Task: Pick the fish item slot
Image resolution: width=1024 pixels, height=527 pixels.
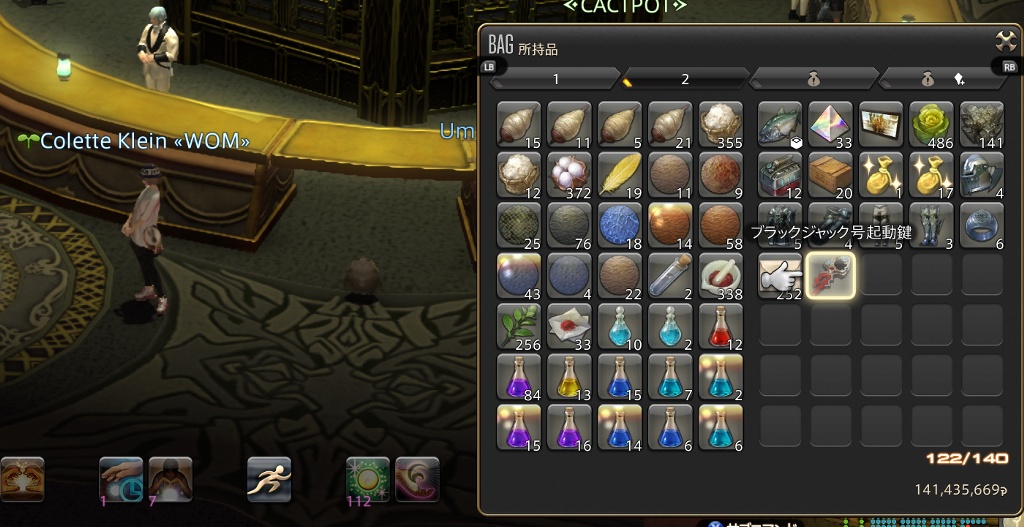Action: (780, 124)
